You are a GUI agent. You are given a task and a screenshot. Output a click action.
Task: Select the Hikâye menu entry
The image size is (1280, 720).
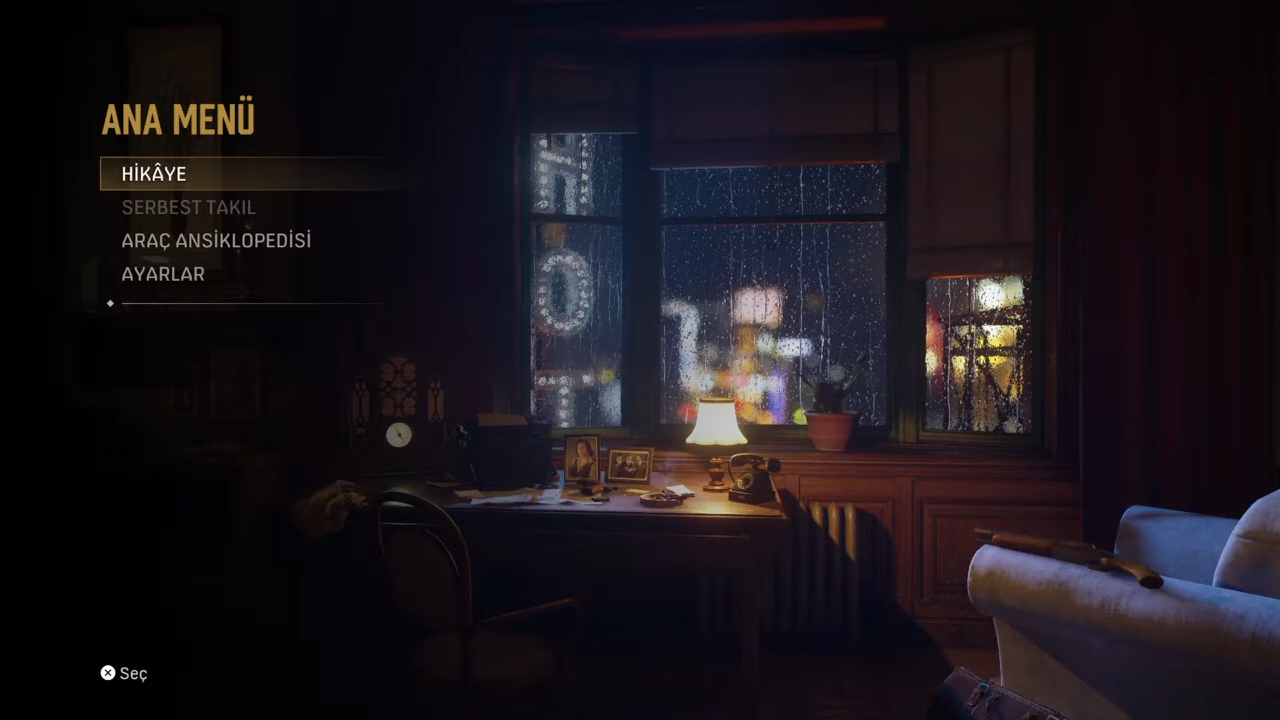click(154, 174)
